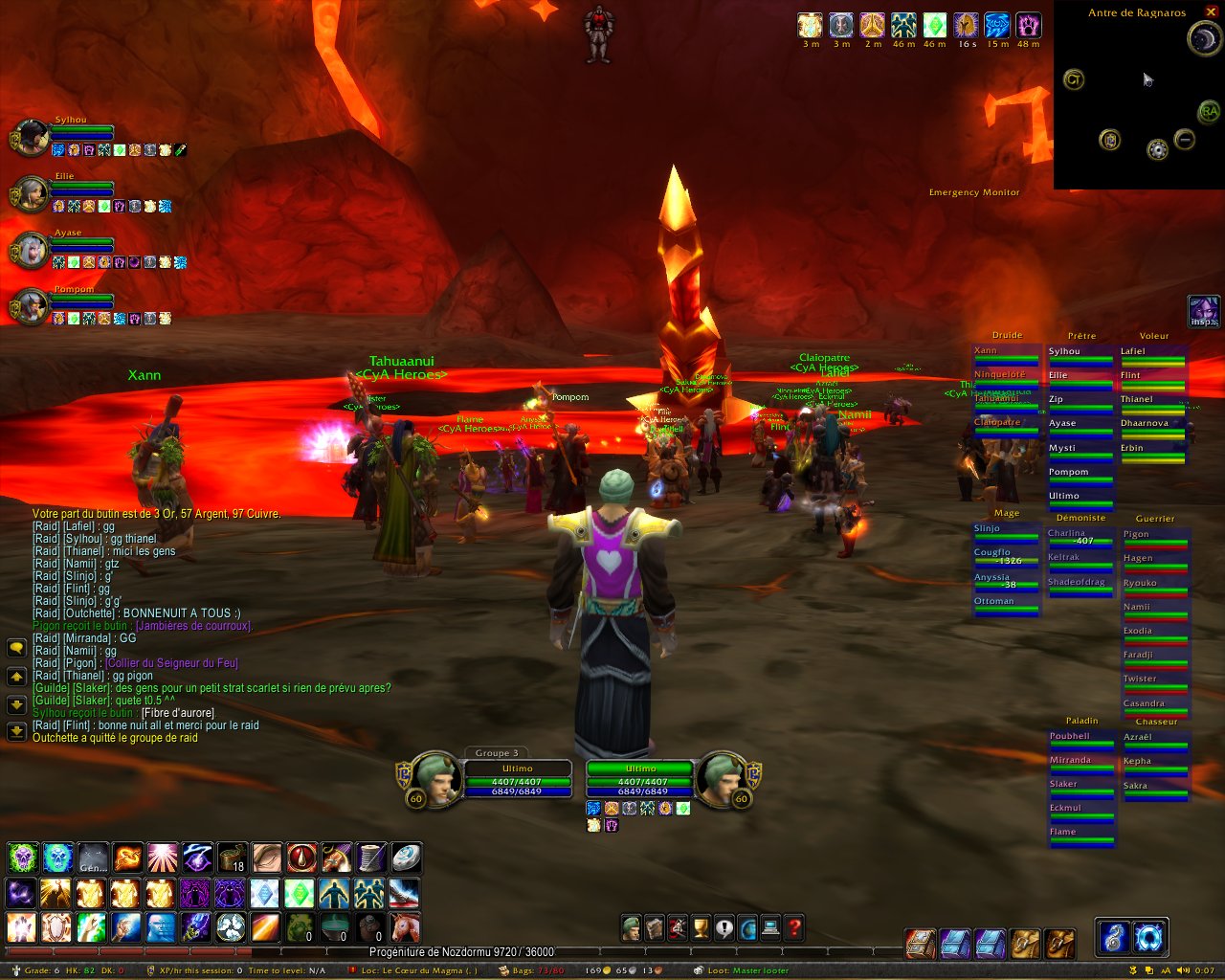Use the spool of thread item

[371, 857]
